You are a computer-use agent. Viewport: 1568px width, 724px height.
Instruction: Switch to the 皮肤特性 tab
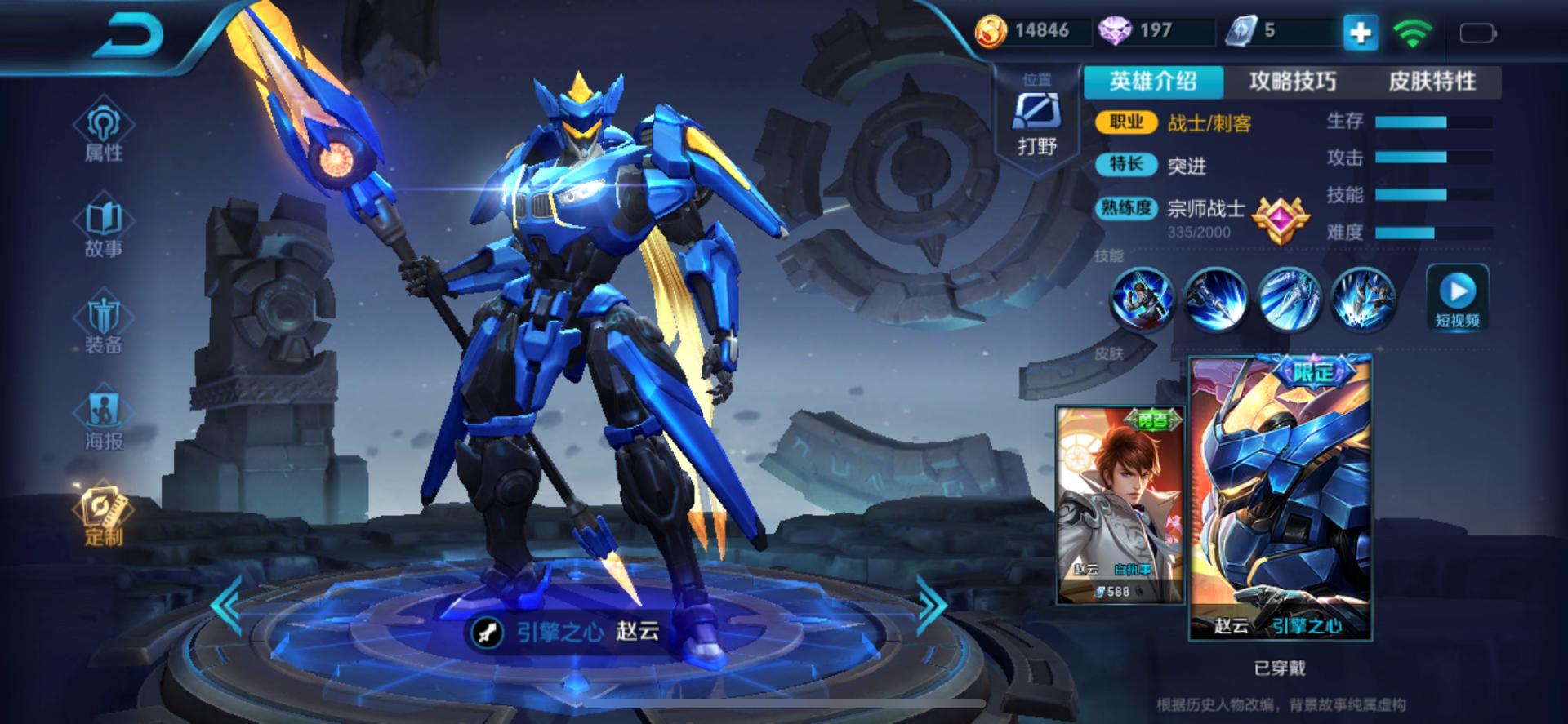point(1432,82)
